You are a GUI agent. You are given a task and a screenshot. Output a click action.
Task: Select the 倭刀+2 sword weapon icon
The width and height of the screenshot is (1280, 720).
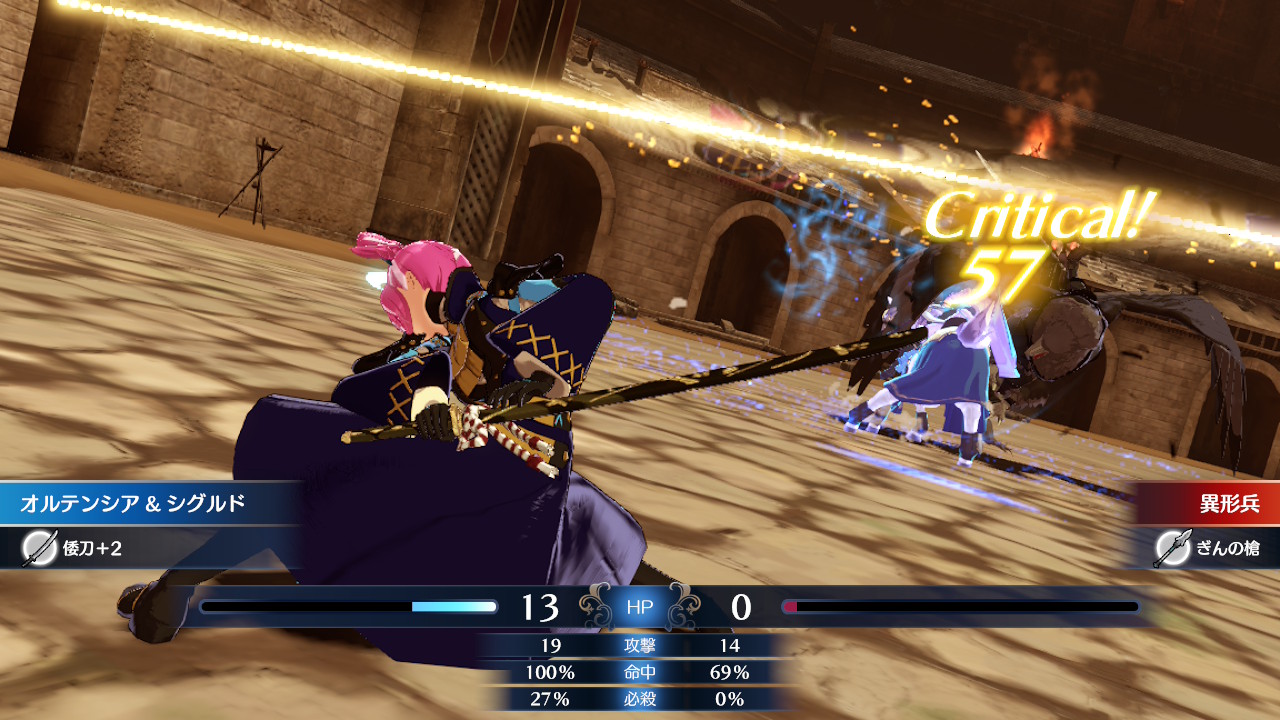(39, 548)
